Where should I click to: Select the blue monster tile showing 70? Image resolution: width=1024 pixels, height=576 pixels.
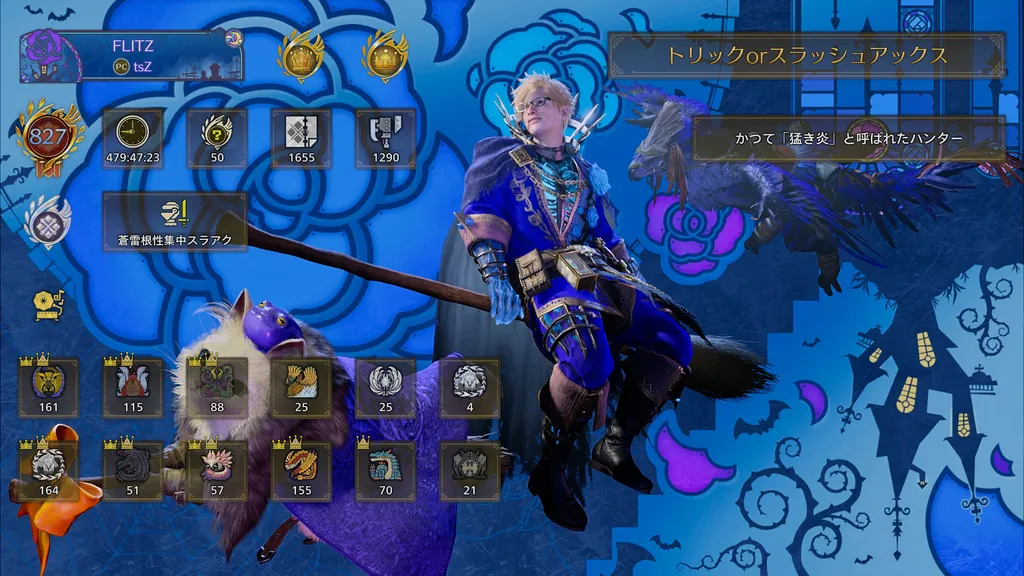pos(385,471)
